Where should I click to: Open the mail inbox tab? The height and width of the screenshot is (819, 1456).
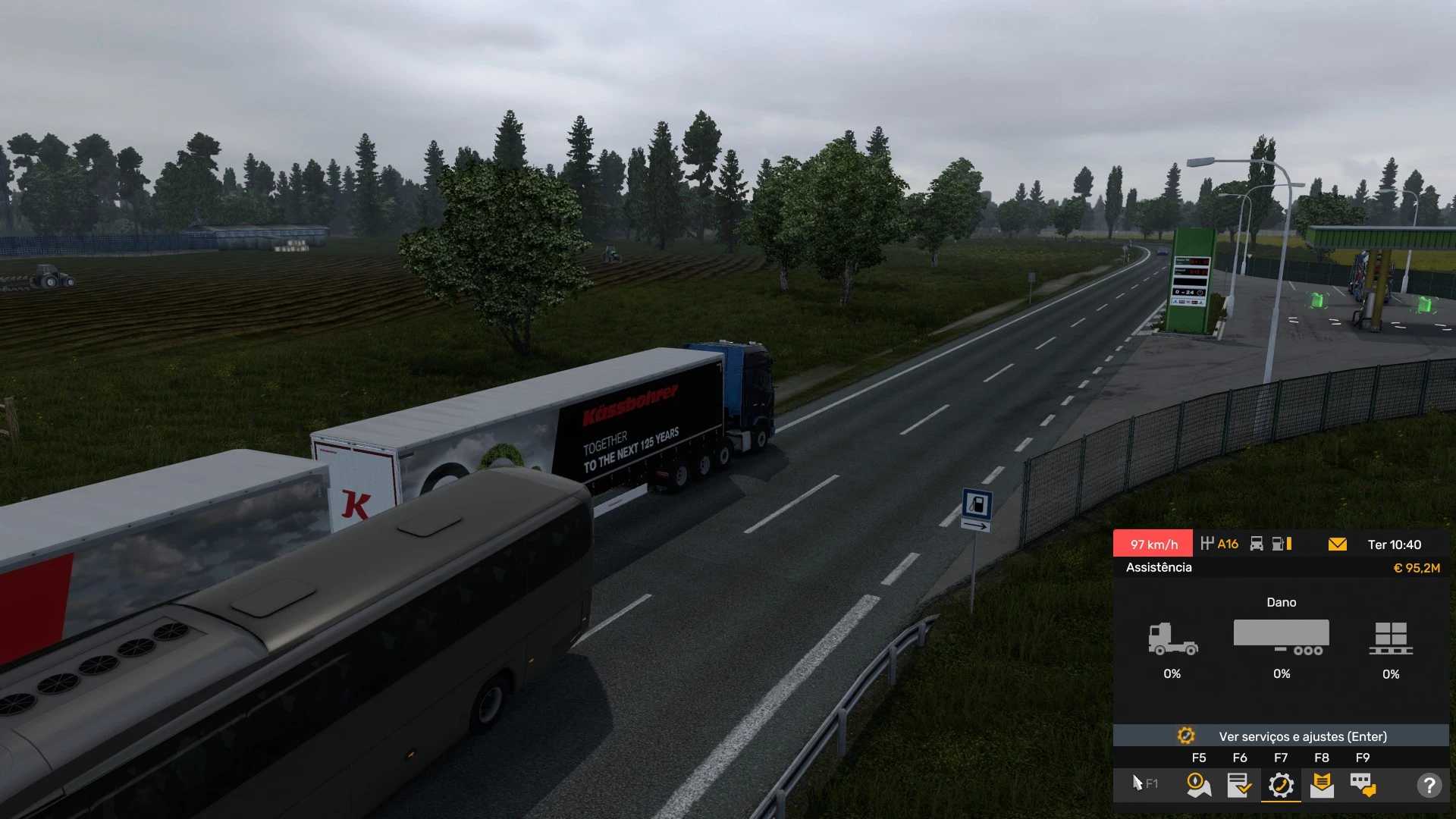click(1322, 785)
